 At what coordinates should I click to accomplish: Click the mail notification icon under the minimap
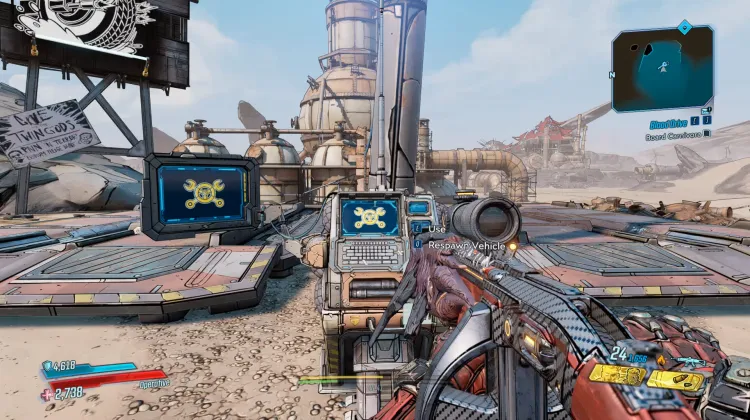click(706, 110)
